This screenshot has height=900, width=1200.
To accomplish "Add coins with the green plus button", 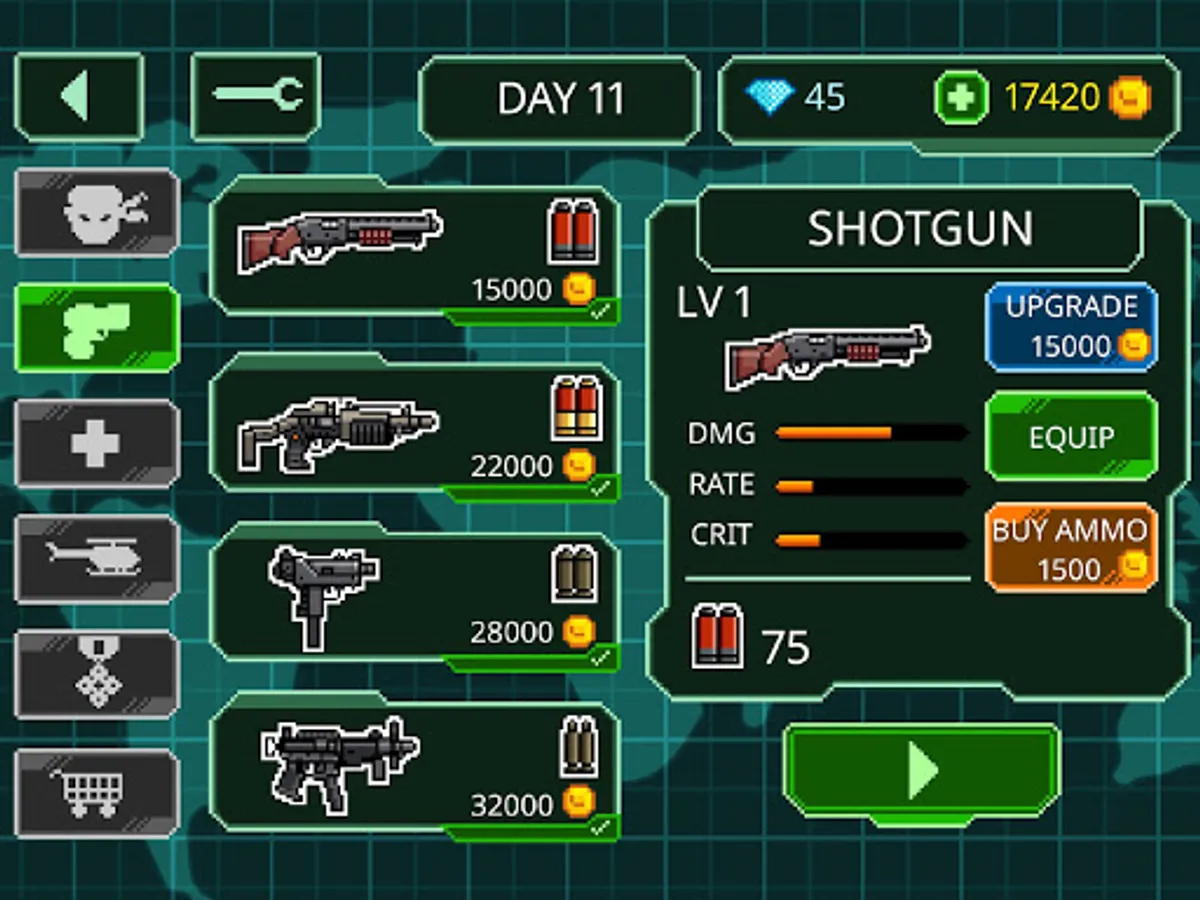I will pyautogui.click(x=961, y=99).
